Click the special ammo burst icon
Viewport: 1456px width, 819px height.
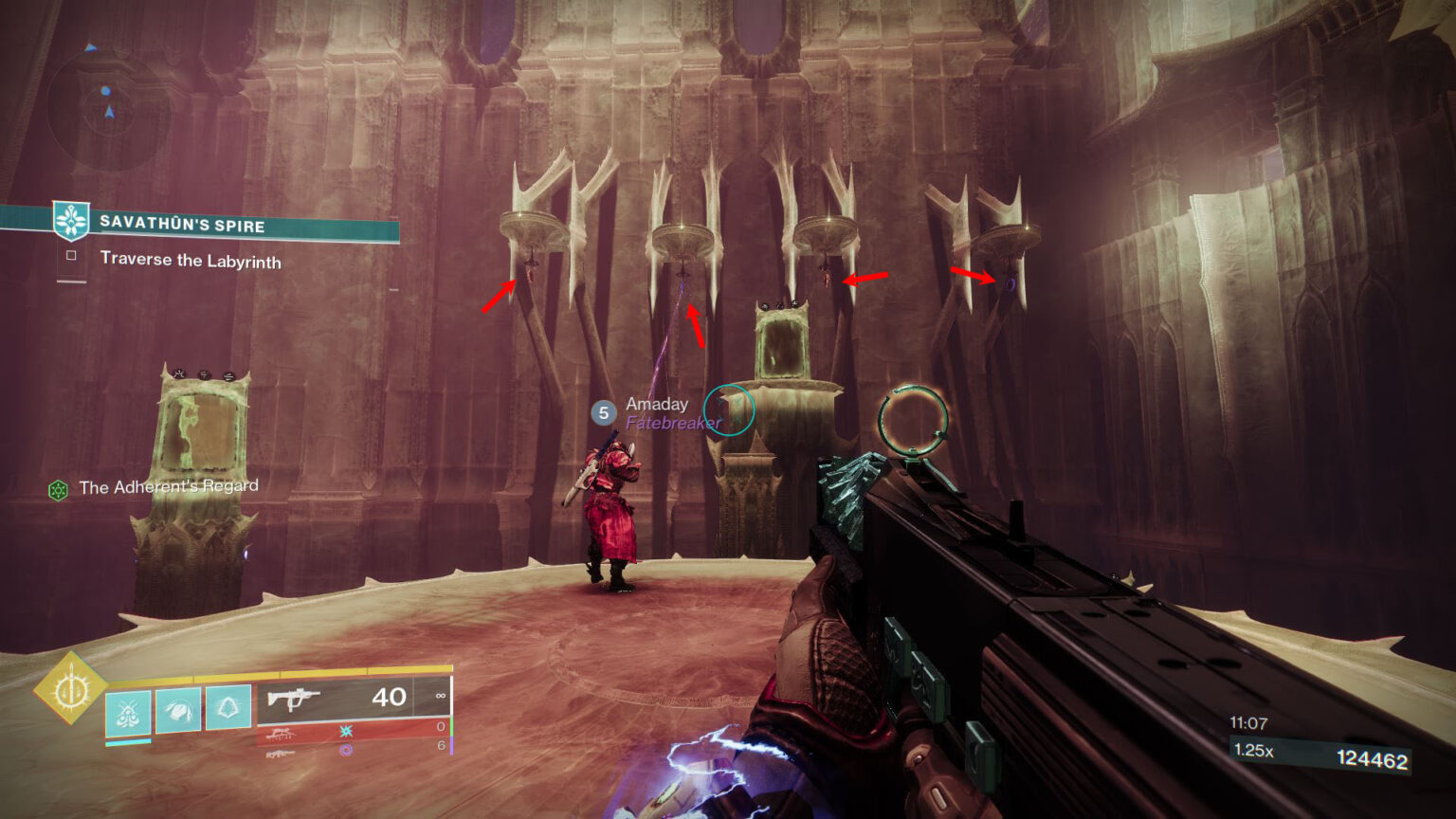[x=346, y=731]
